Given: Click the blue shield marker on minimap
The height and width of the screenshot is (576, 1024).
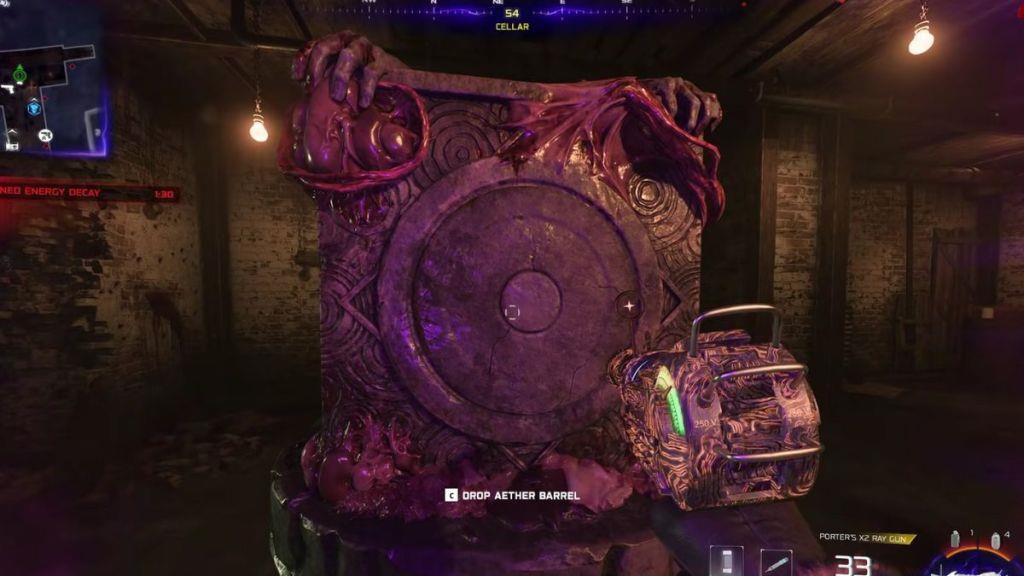Looking at the screenshot, I should (x=34, y=107).
